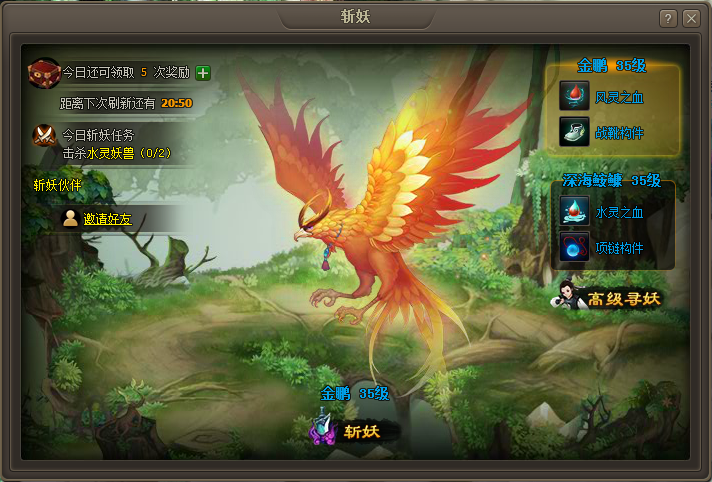Select the 风灵之血 reward icon

click(x=574, y=97)
